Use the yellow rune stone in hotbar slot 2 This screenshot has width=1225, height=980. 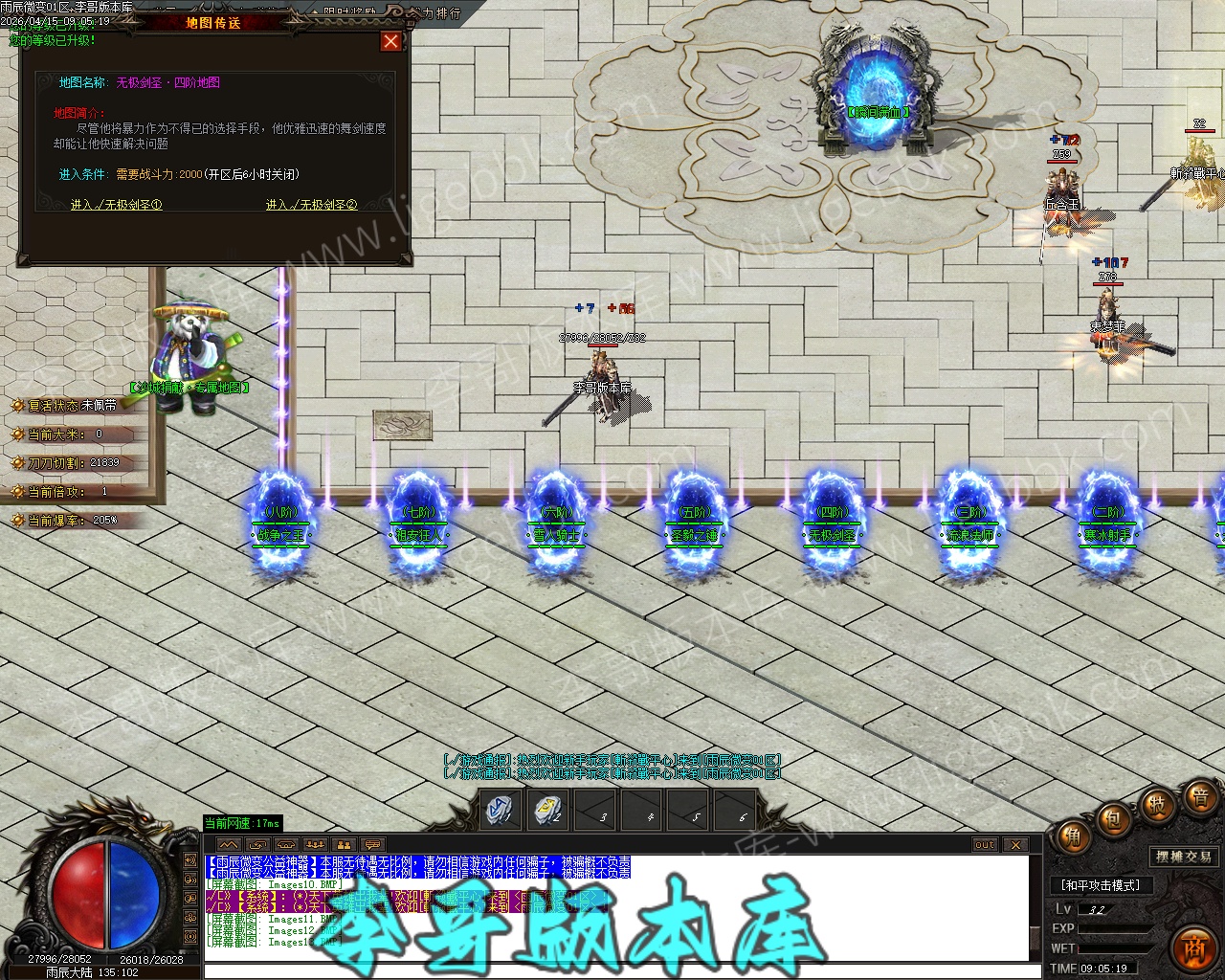tap(547, 812)
